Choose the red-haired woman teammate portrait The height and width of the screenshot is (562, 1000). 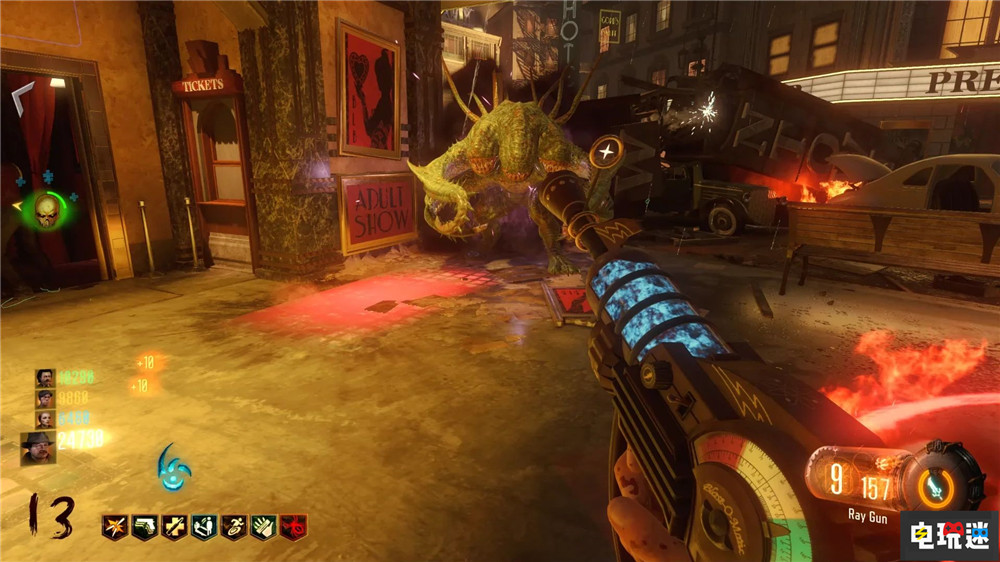[45, 419]
